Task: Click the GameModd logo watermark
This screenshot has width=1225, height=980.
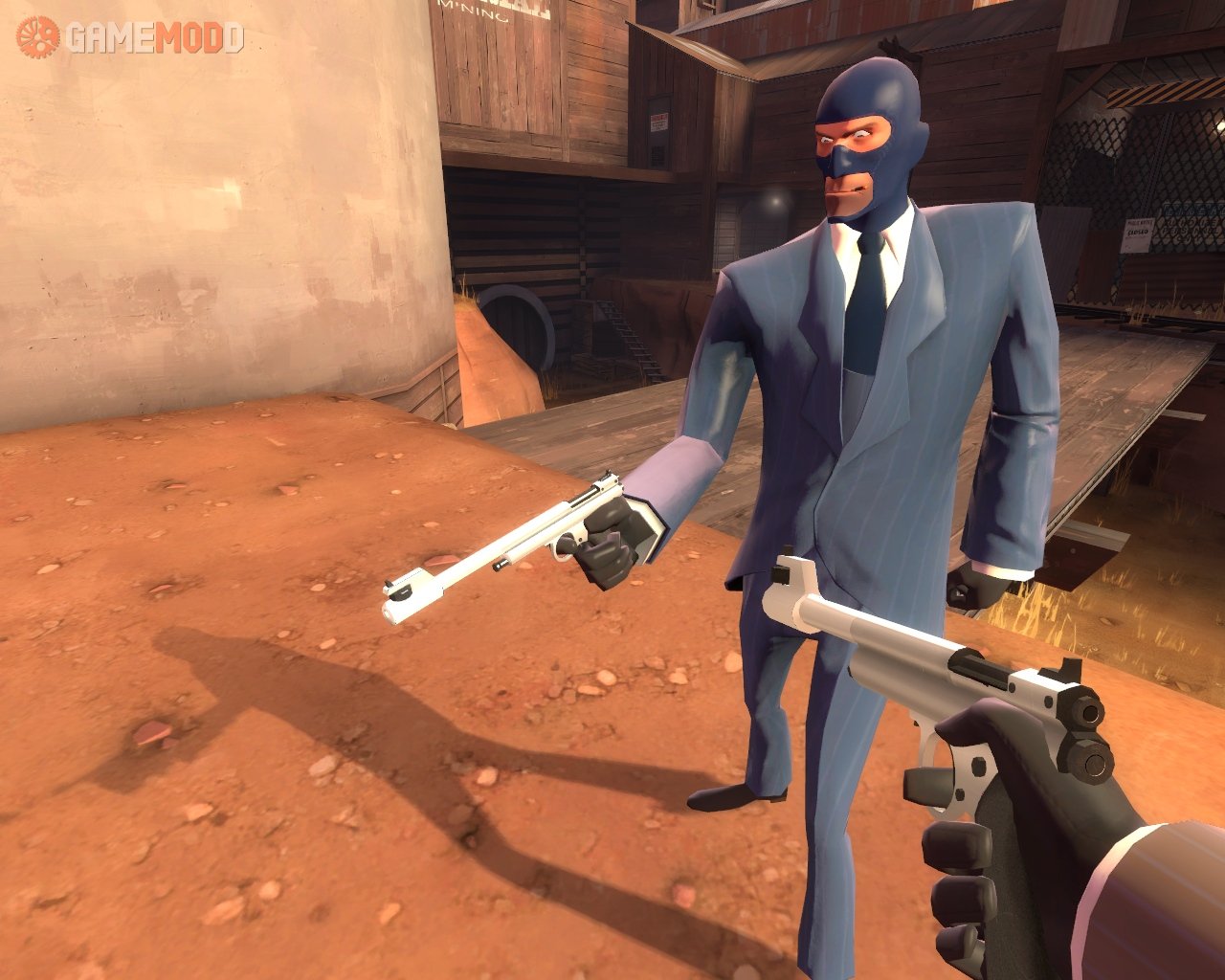Action: [x=130, y=37]
